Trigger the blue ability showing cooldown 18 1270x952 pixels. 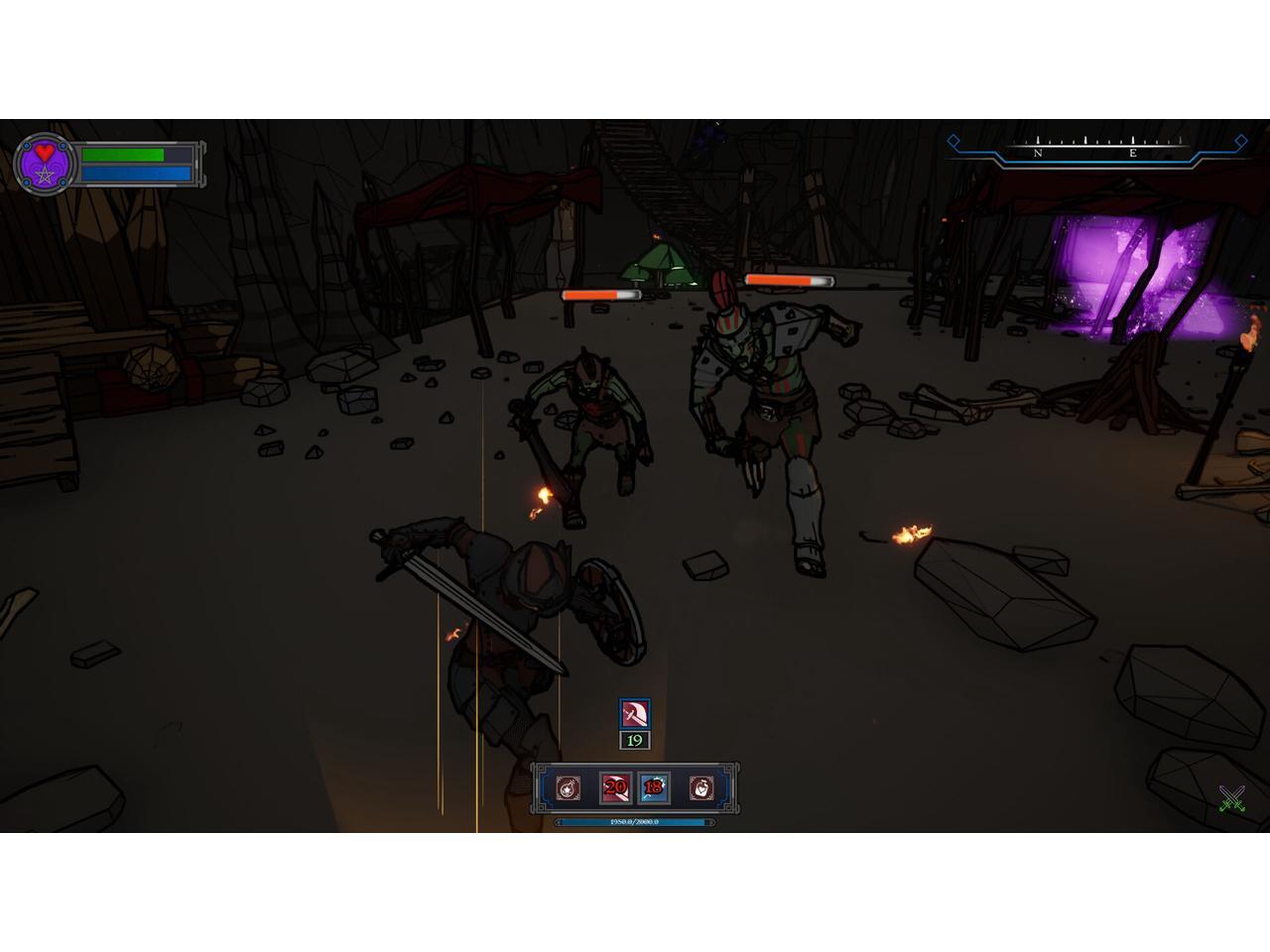click(653, 788)
